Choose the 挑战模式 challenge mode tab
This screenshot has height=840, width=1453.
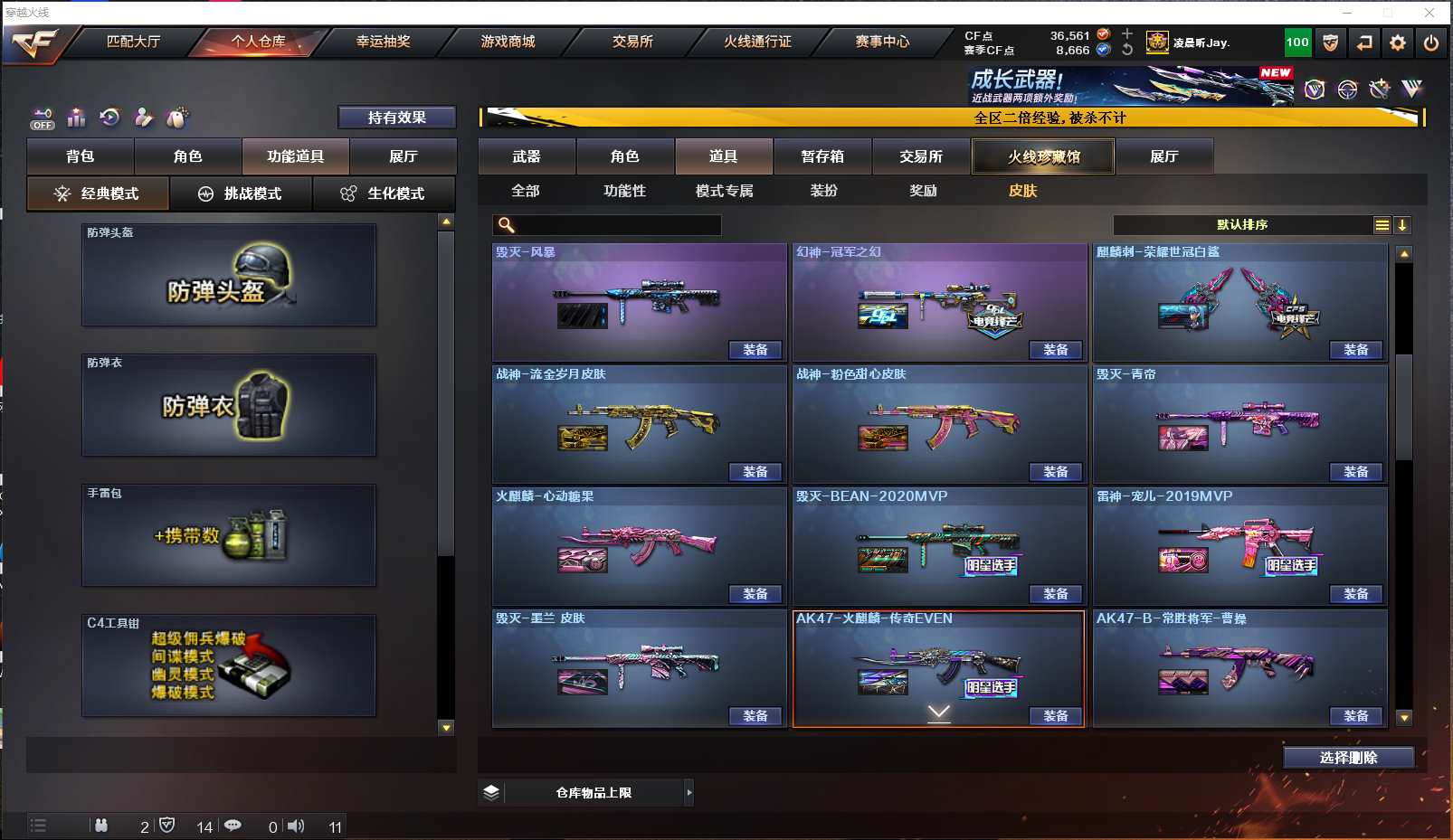tap(241, 193)
